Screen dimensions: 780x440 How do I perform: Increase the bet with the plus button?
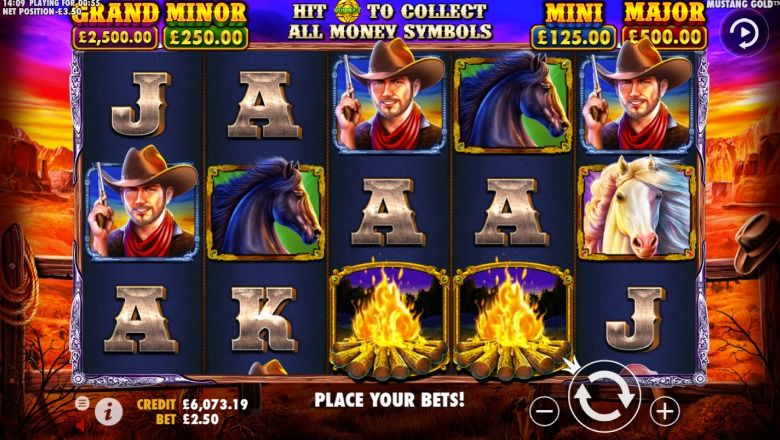pos(664,409)
